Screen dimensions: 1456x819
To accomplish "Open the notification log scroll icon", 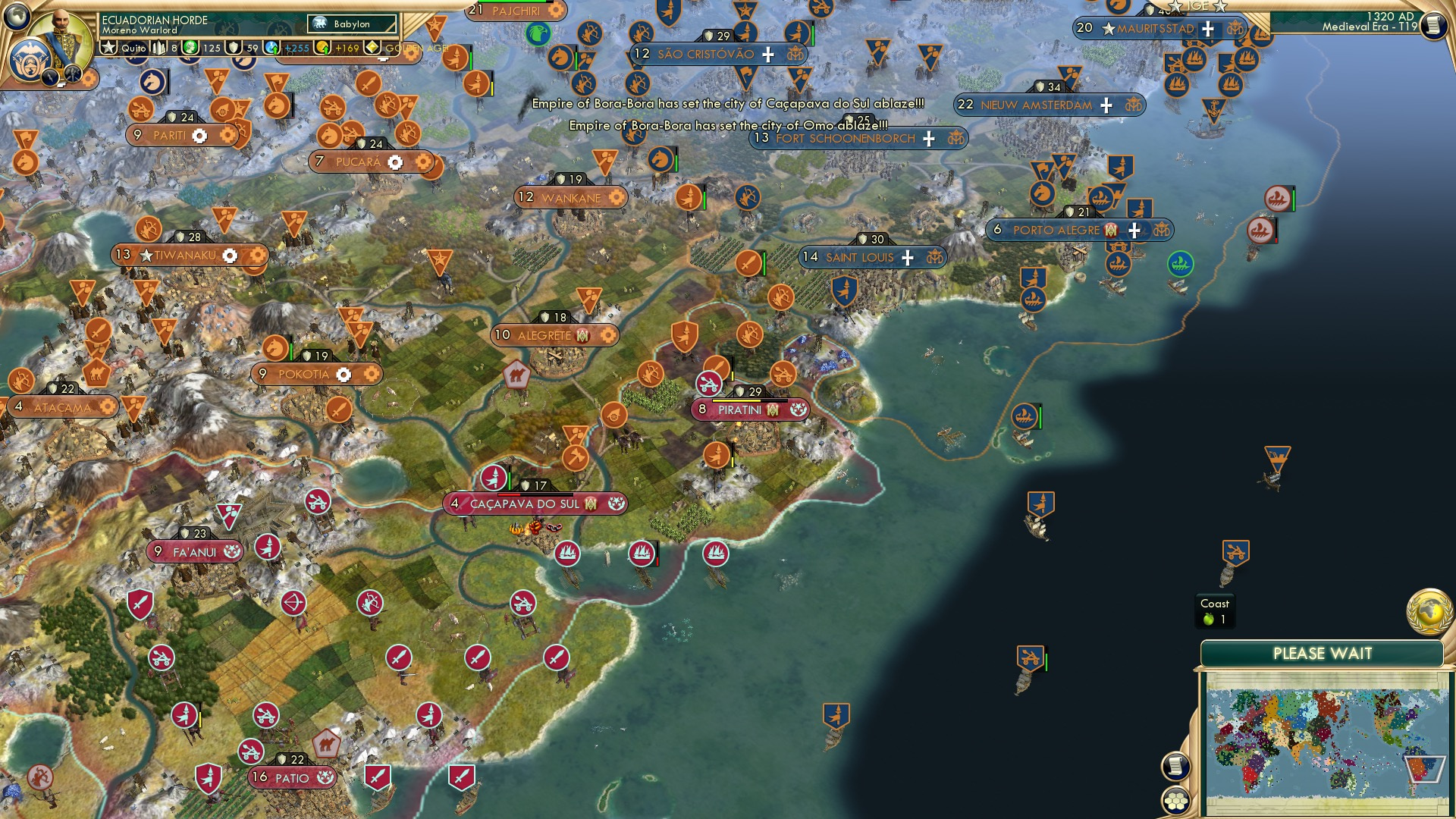I will click(1175, 767).
